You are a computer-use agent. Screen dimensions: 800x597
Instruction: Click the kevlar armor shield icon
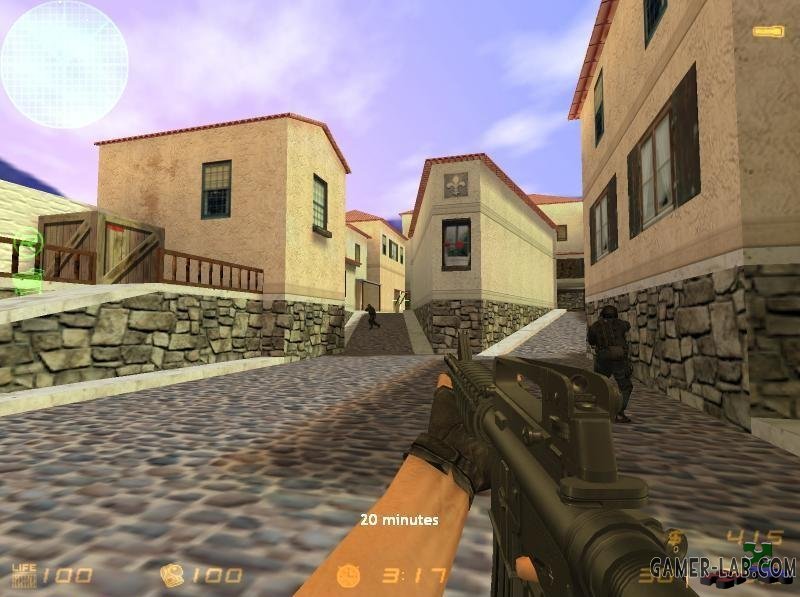coord(172,575)
